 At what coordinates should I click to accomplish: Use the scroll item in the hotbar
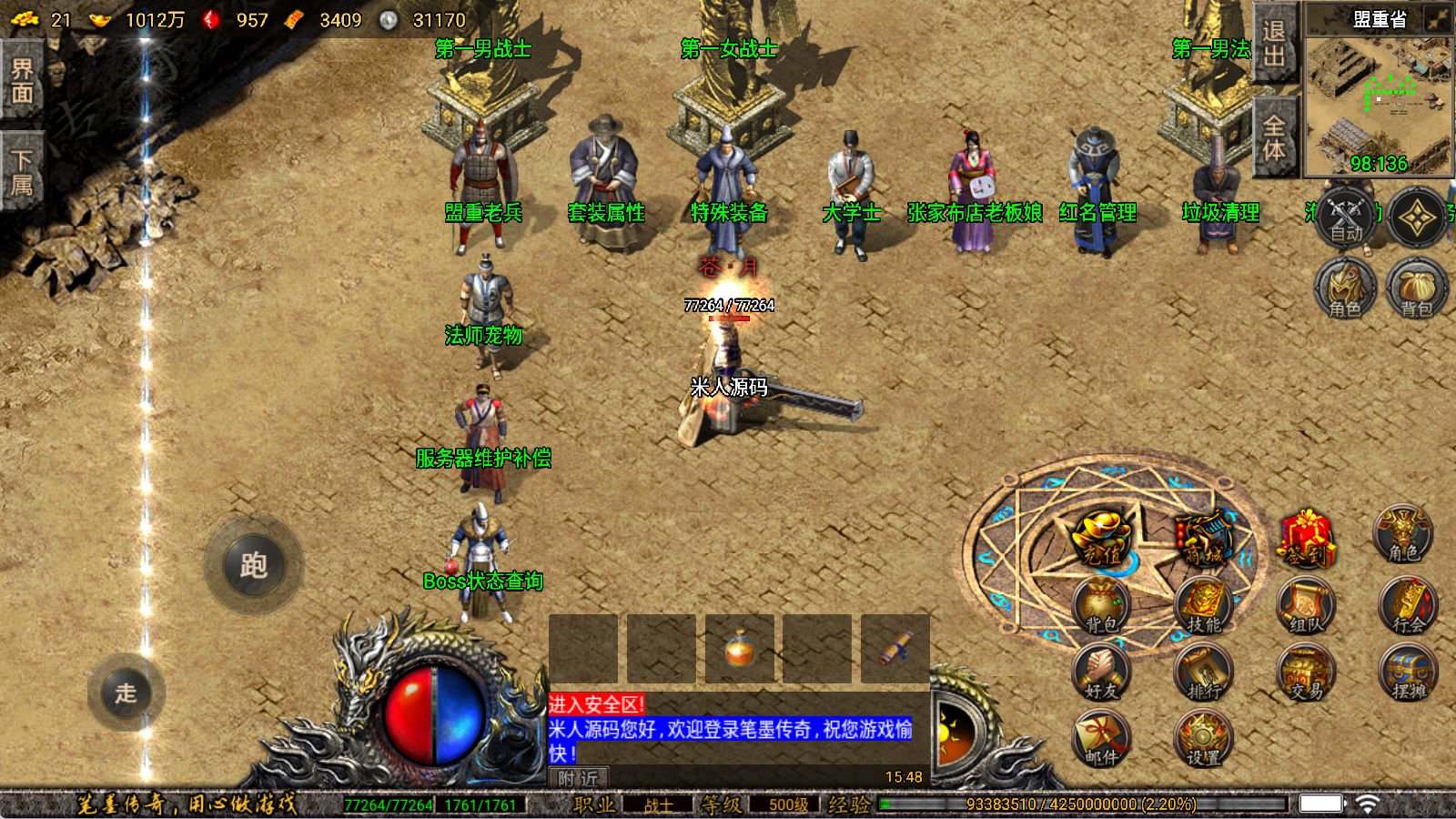895,649
